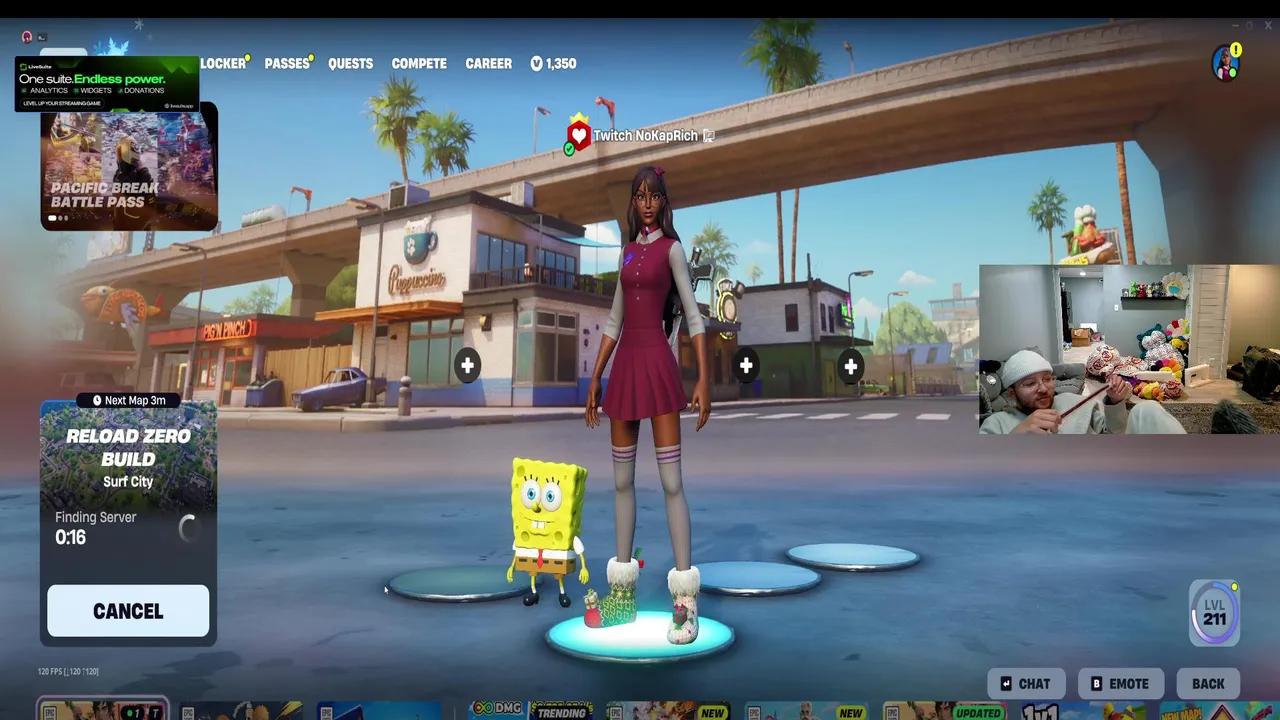Click the green checkmark beside the player nameplate

(570, 148)
